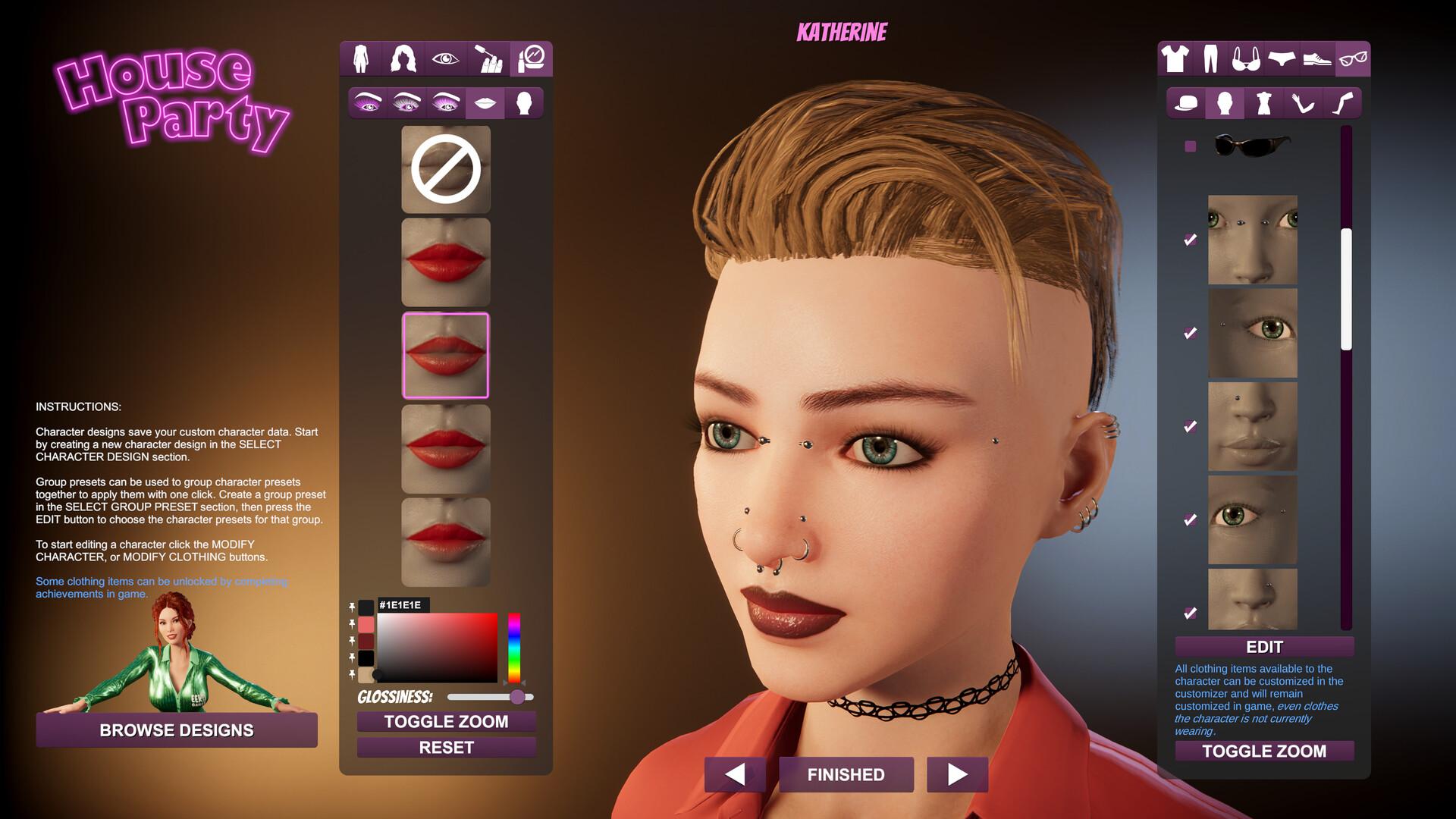This screenshot has height=819, width=1456.
Task: Choose the no-lipstick option thumbnail
Action: tap(446, 169)
